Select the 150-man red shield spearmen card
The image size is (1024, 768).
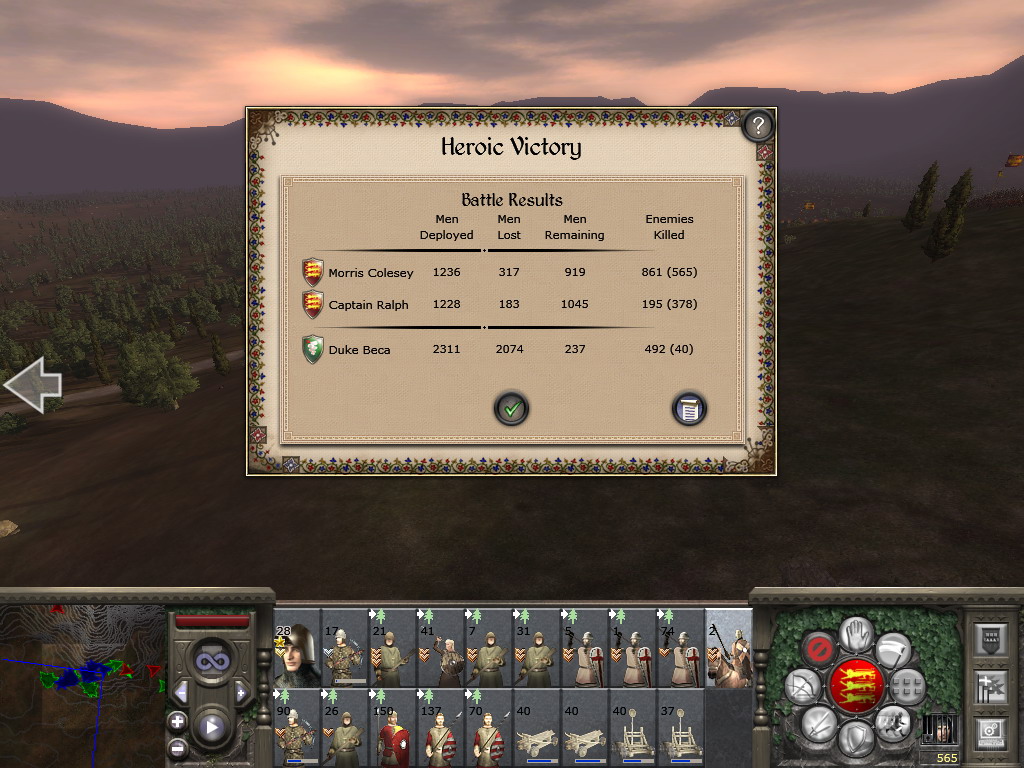[393, 728]
